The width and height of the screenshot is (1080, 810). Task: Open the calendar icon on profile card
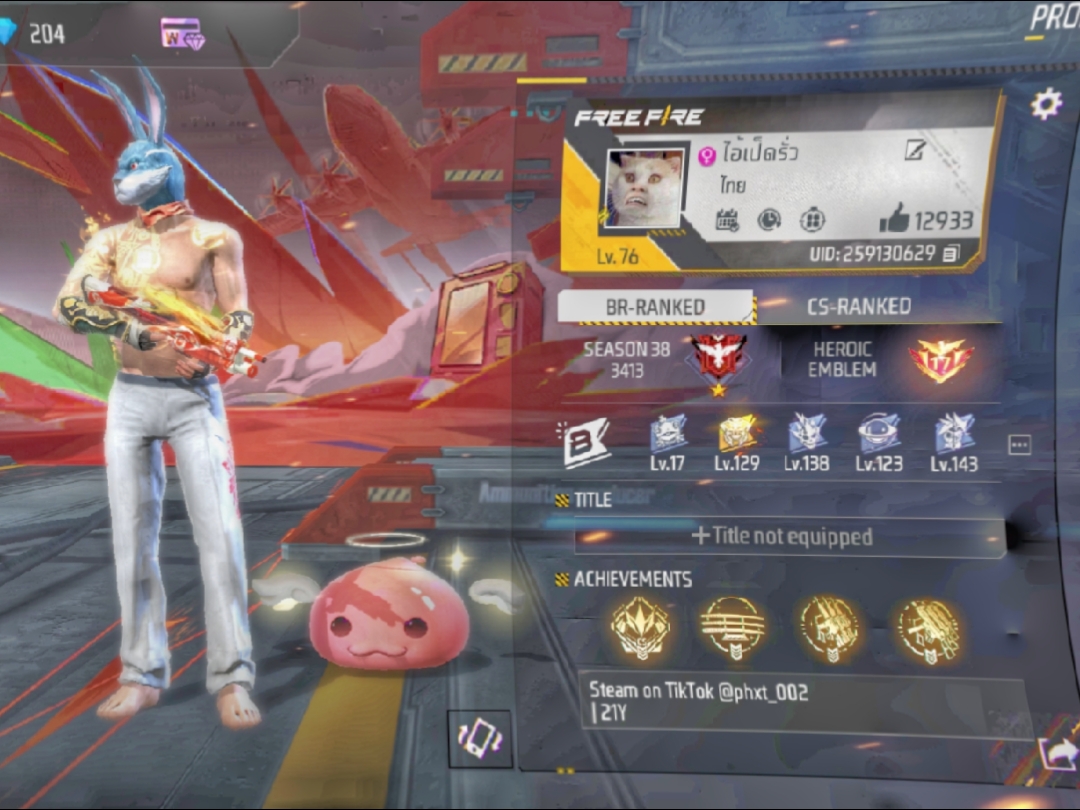coord(727,221)
